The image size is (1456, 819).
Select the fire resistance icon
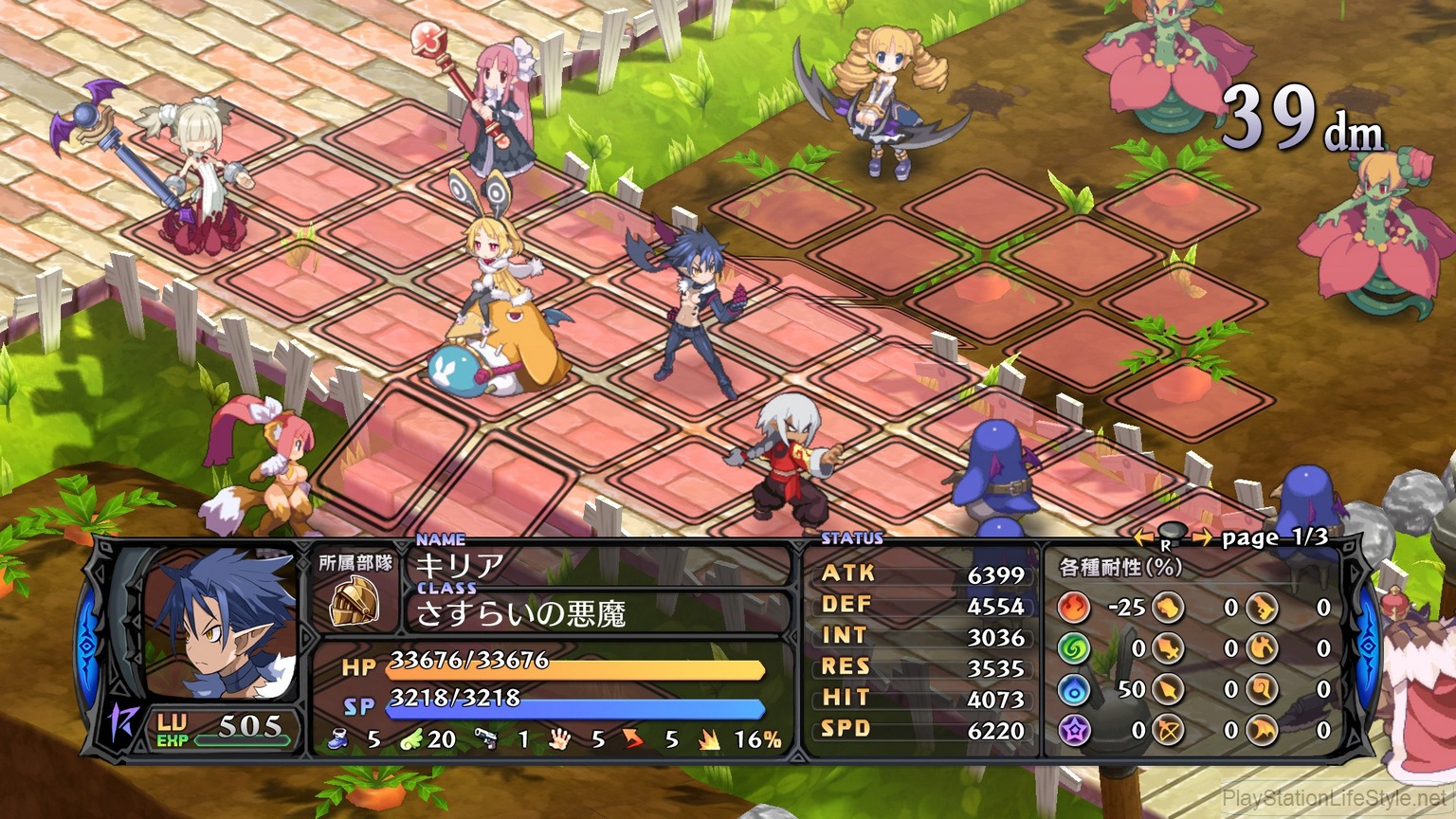pos(1075,609)
